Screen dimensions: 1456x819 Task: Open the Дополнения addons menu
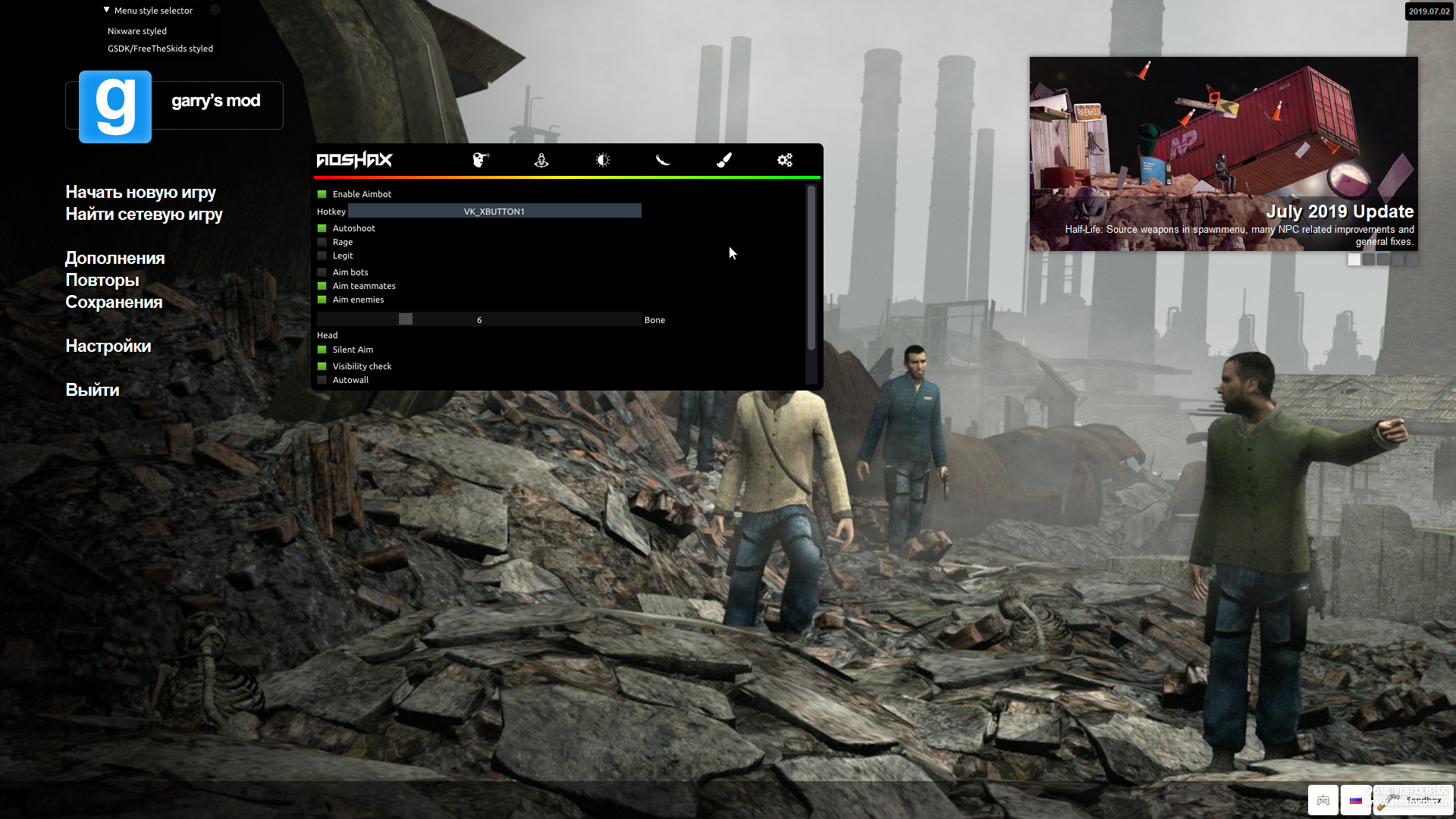[115, 258]
